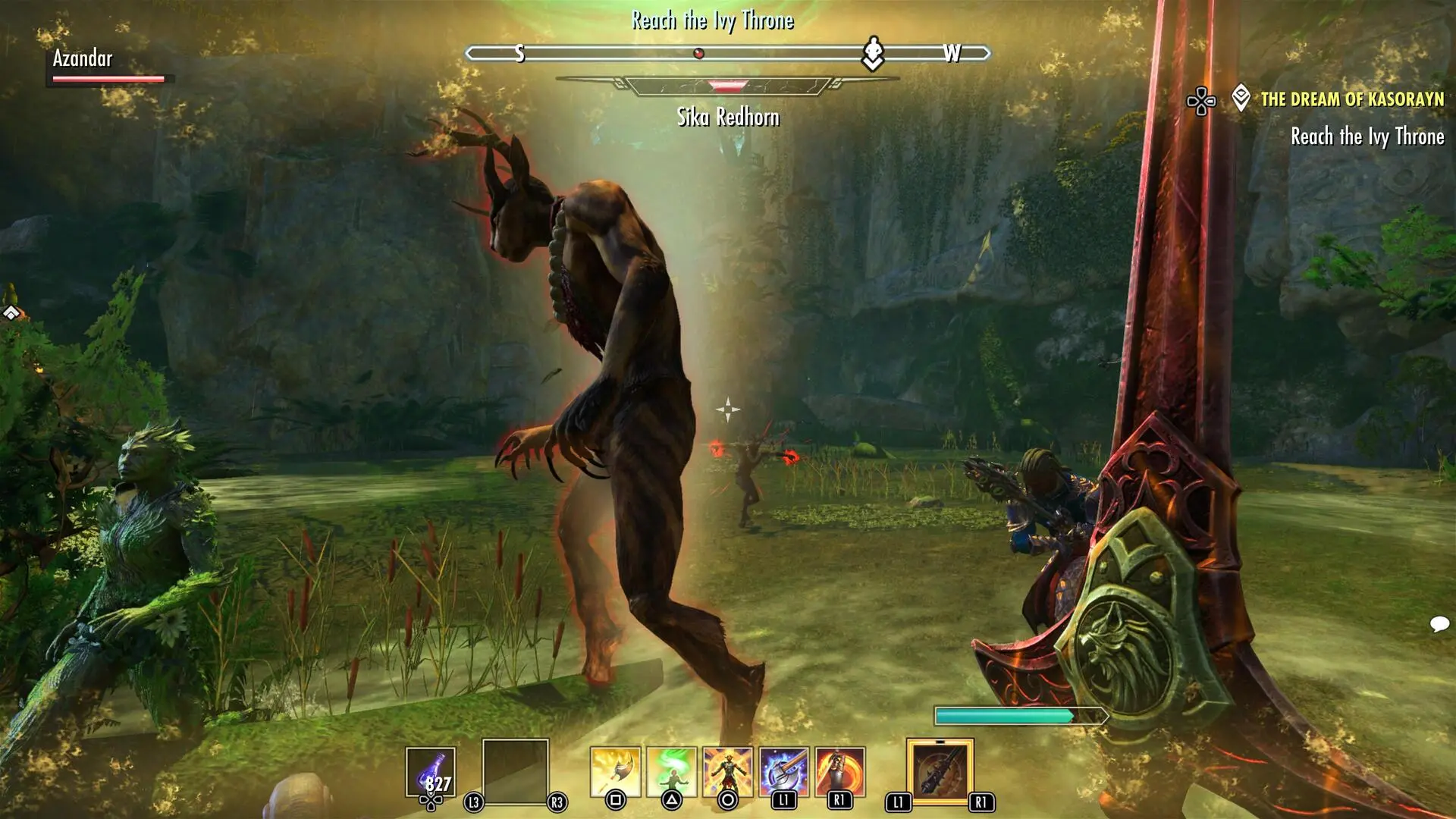Screen dimensions: 1456x819
Task: Use the blue glowing axe ability
Action: [x=783, y=771]
